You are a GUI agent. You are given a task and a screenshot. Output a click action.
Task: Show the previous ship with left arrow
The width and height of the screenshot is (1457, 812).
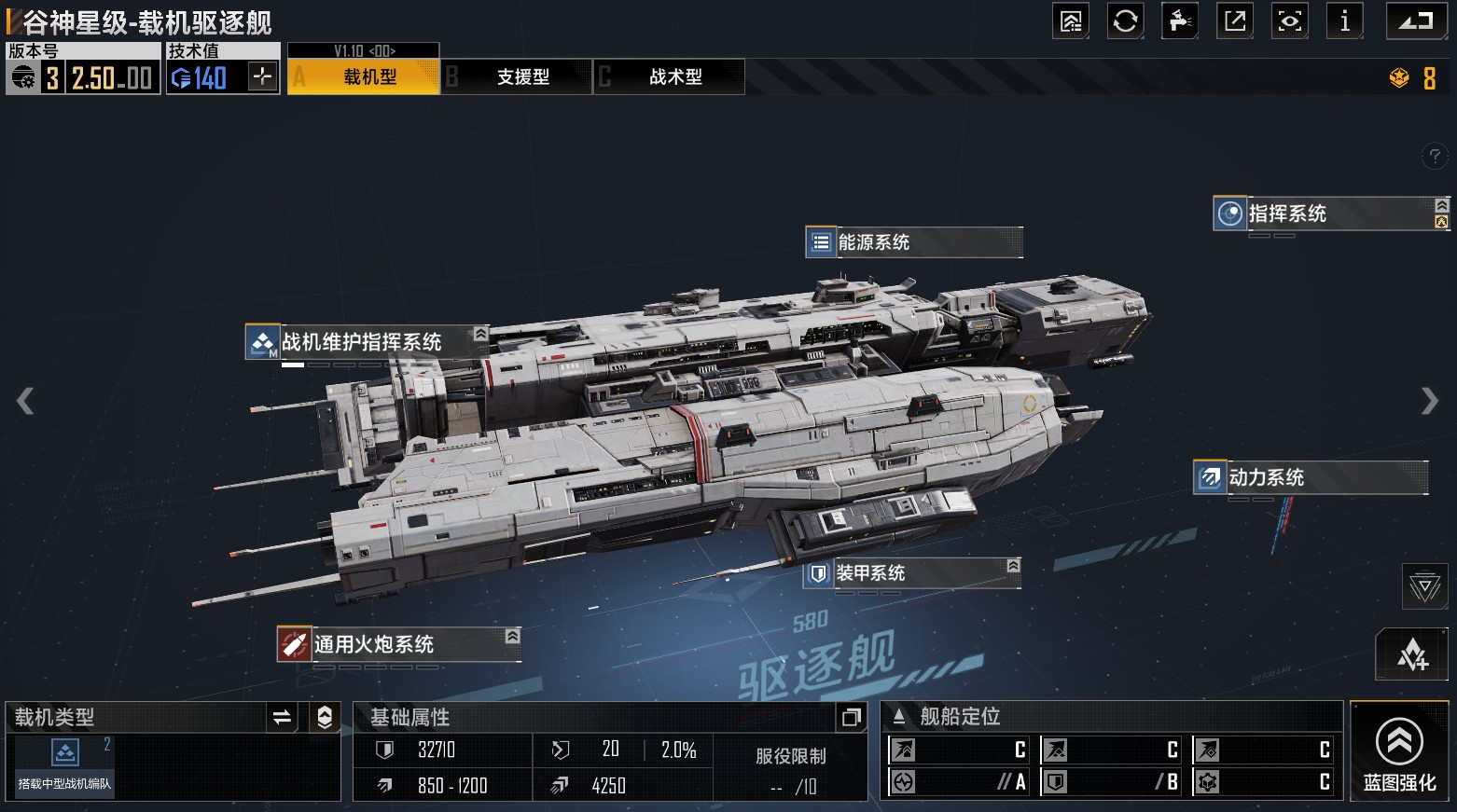(25, 401)
